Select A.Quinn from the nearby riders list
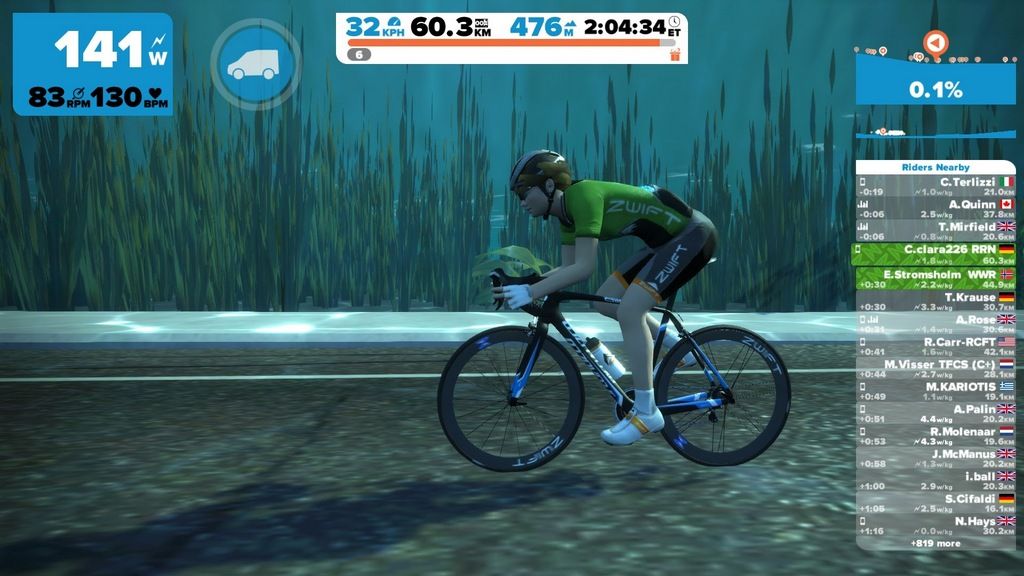Viewport: 1024px width, 576px height. point(935,208)
